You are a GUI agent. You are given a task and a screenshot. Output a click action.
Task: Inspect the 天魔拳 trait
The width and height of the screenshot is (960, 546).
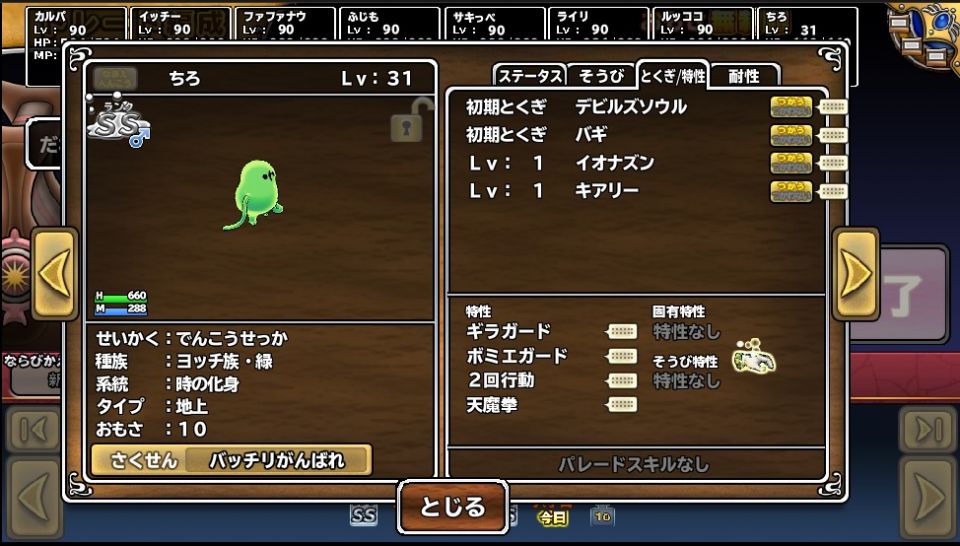tap(492, 405)
